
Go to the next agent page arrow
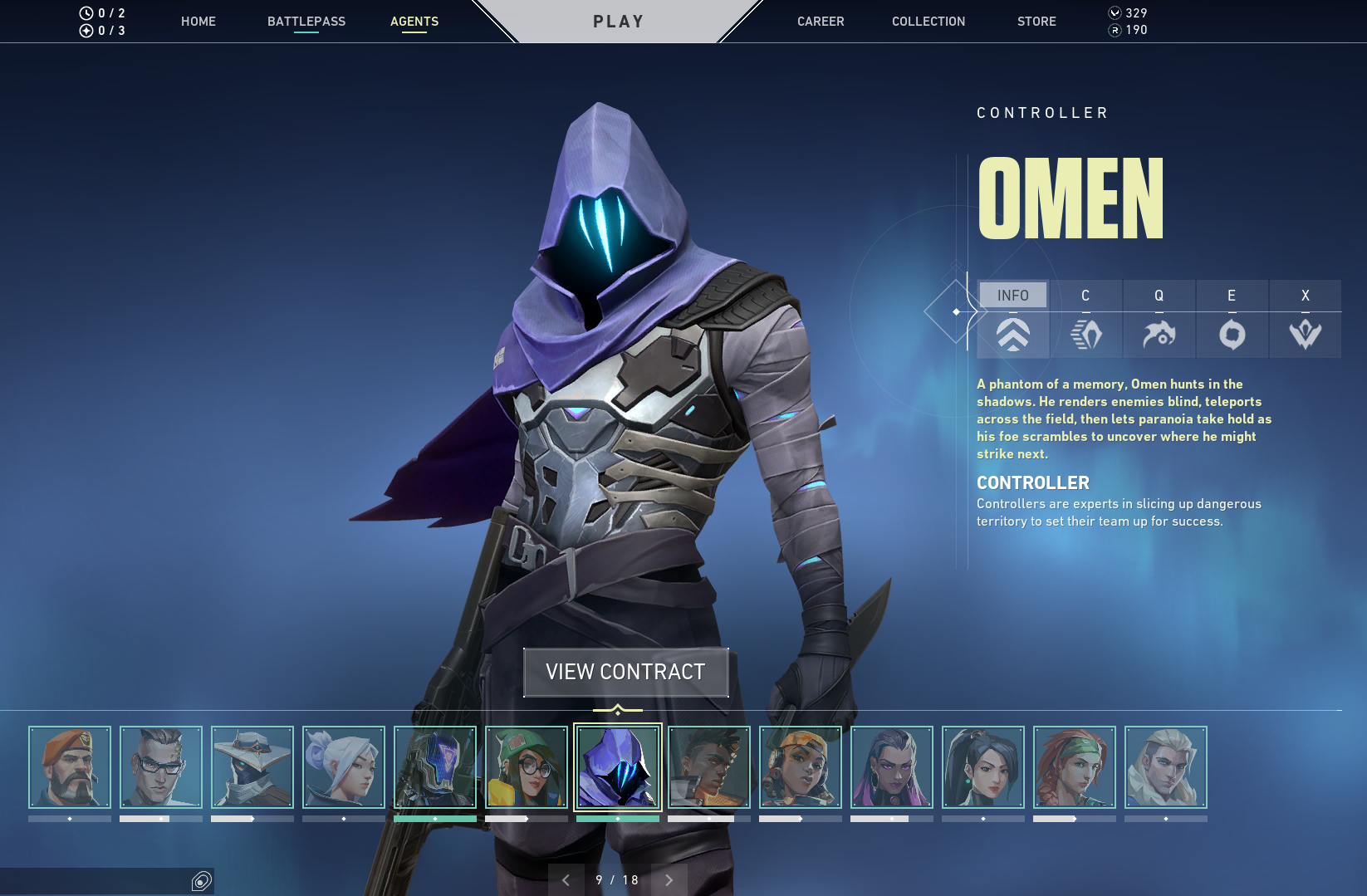[669, 880]
